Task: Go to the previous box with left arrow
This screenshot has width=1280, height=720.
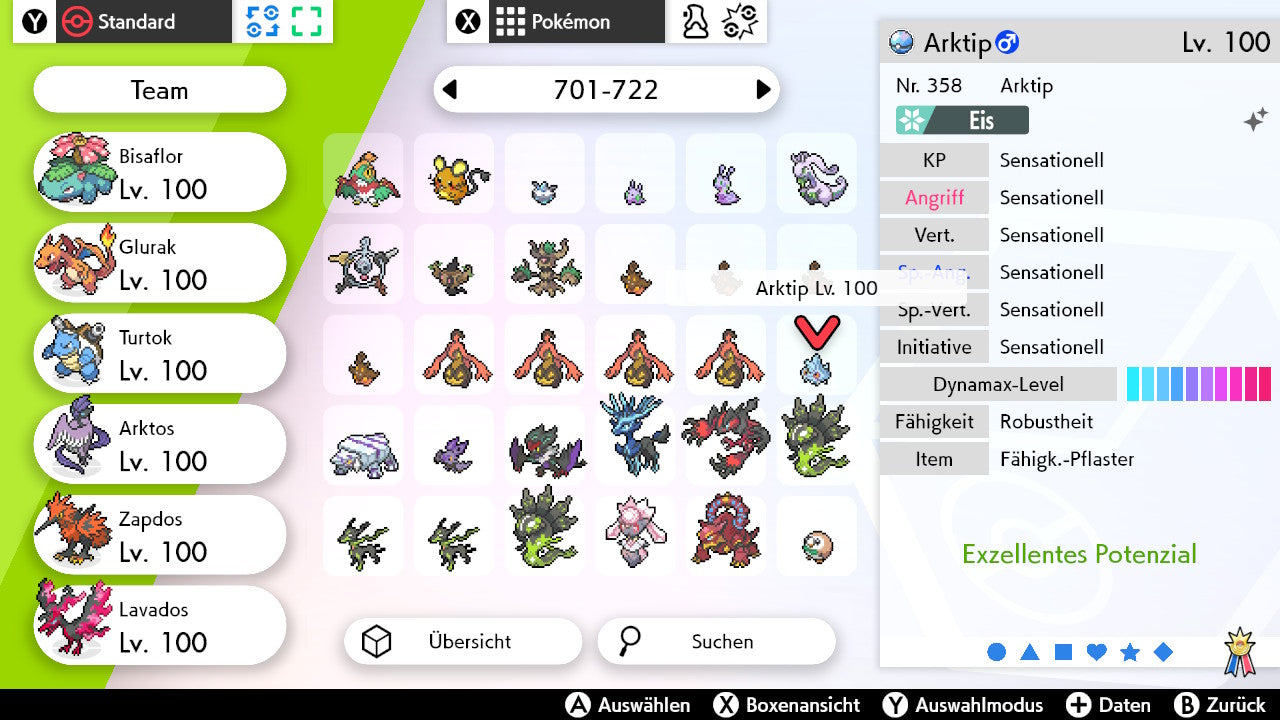Action: (450, 90)
